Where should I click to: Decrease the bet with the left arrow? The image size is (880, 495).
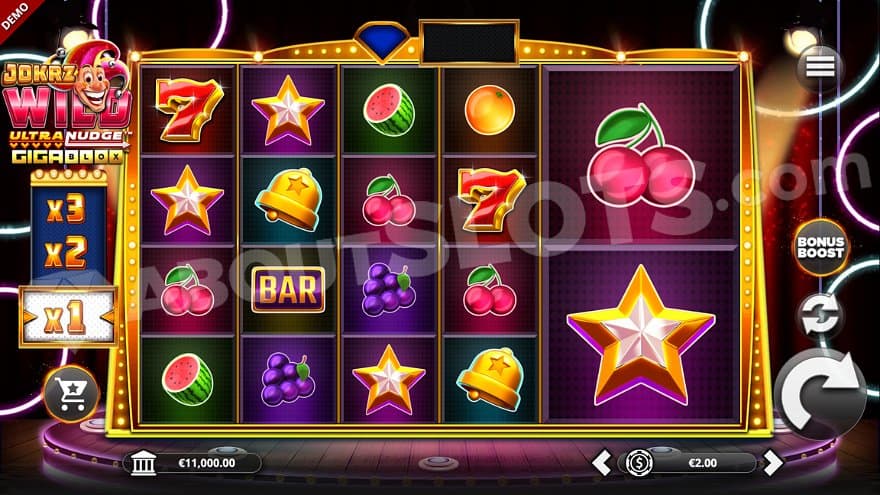[x=601, y=462]
